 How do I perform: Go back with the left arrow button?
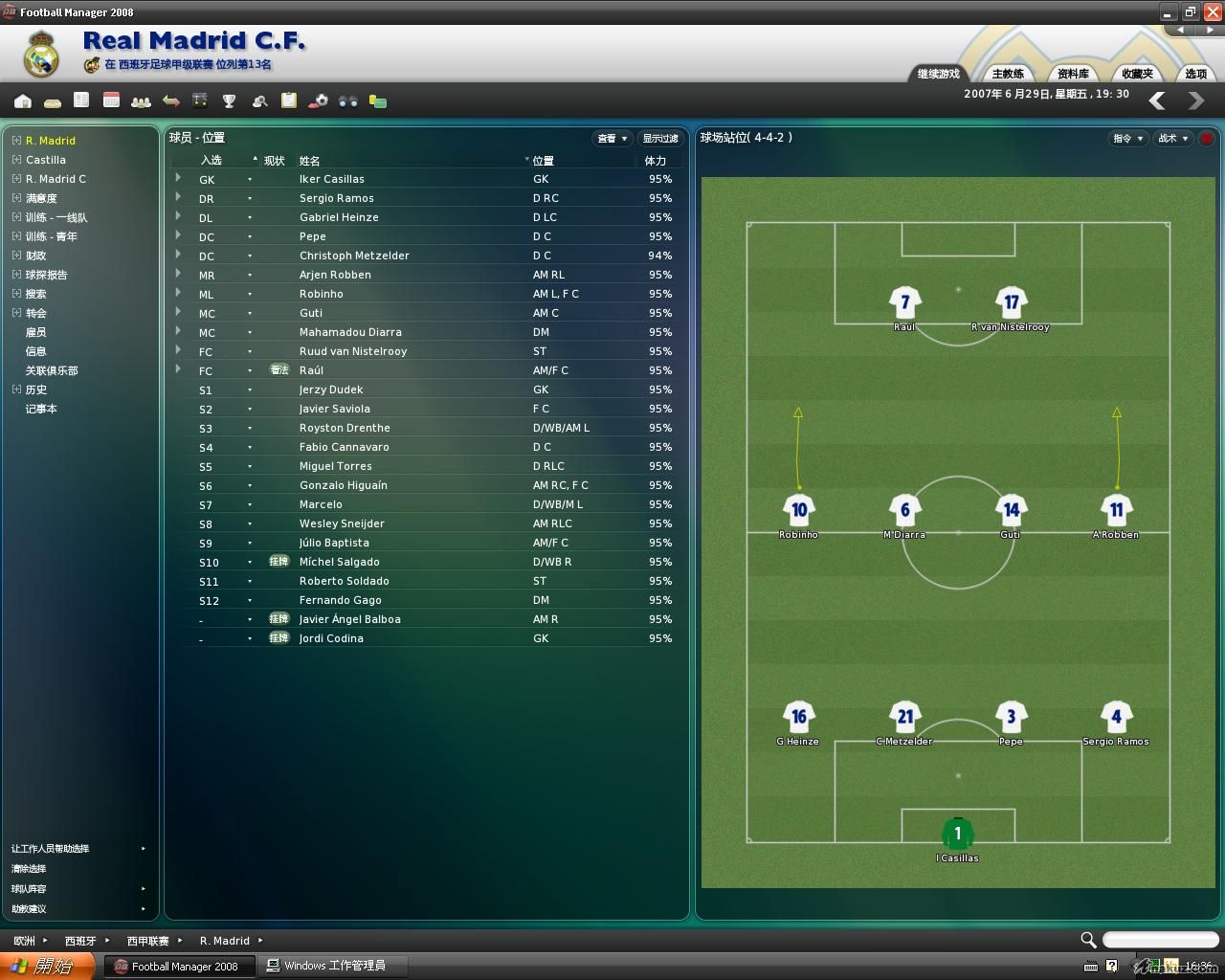[1157, 100]
